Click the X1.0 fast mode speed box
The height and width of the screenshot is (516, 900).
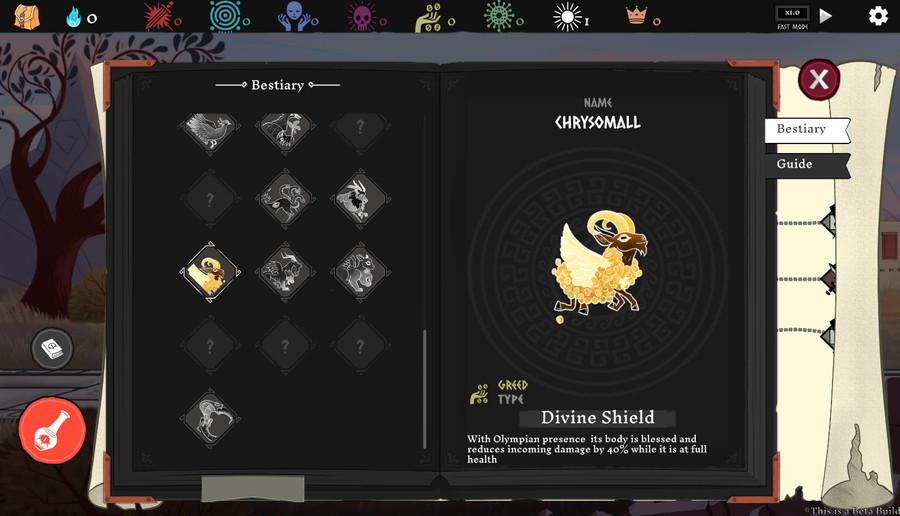coord(792,14)
